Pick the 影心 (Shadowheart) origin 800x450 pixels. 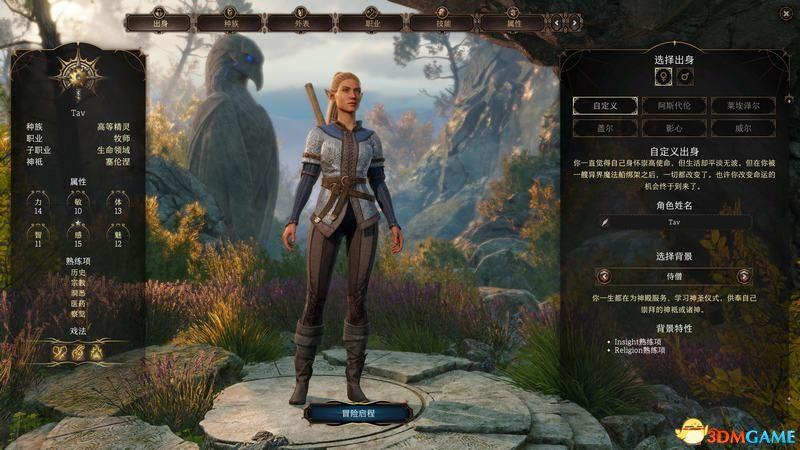673,128
